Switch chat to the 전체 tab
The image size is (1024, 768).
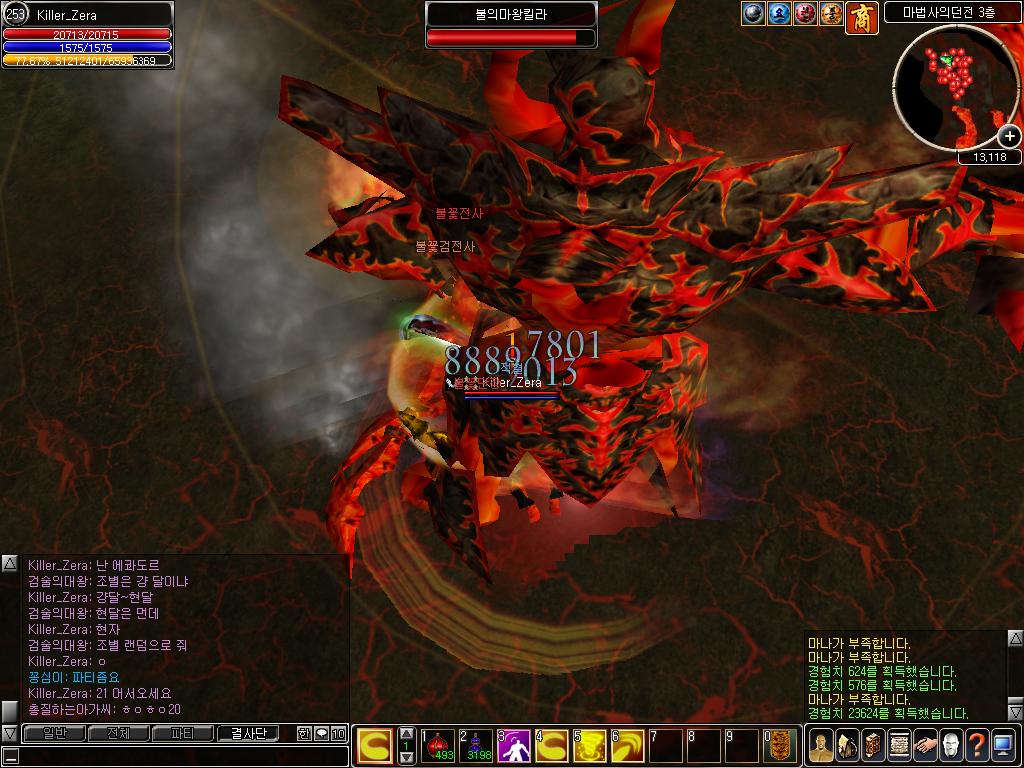point(118,734)
